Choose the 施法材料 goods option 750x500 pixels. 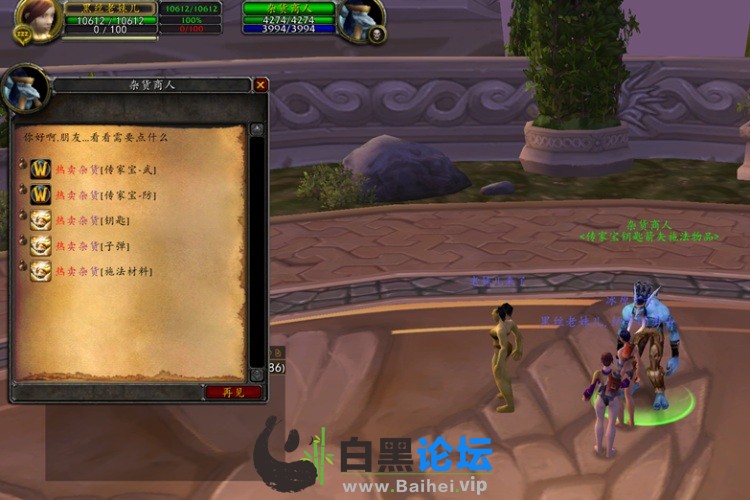tap(103, 271)
